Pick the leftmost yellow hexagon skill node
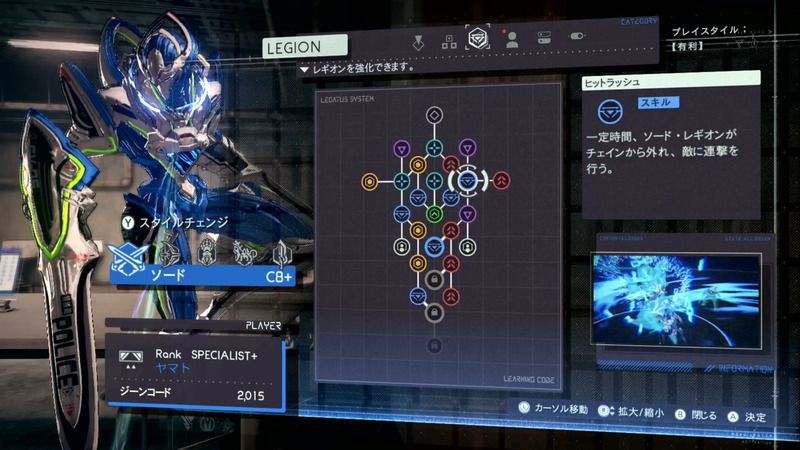 point(368,181)
